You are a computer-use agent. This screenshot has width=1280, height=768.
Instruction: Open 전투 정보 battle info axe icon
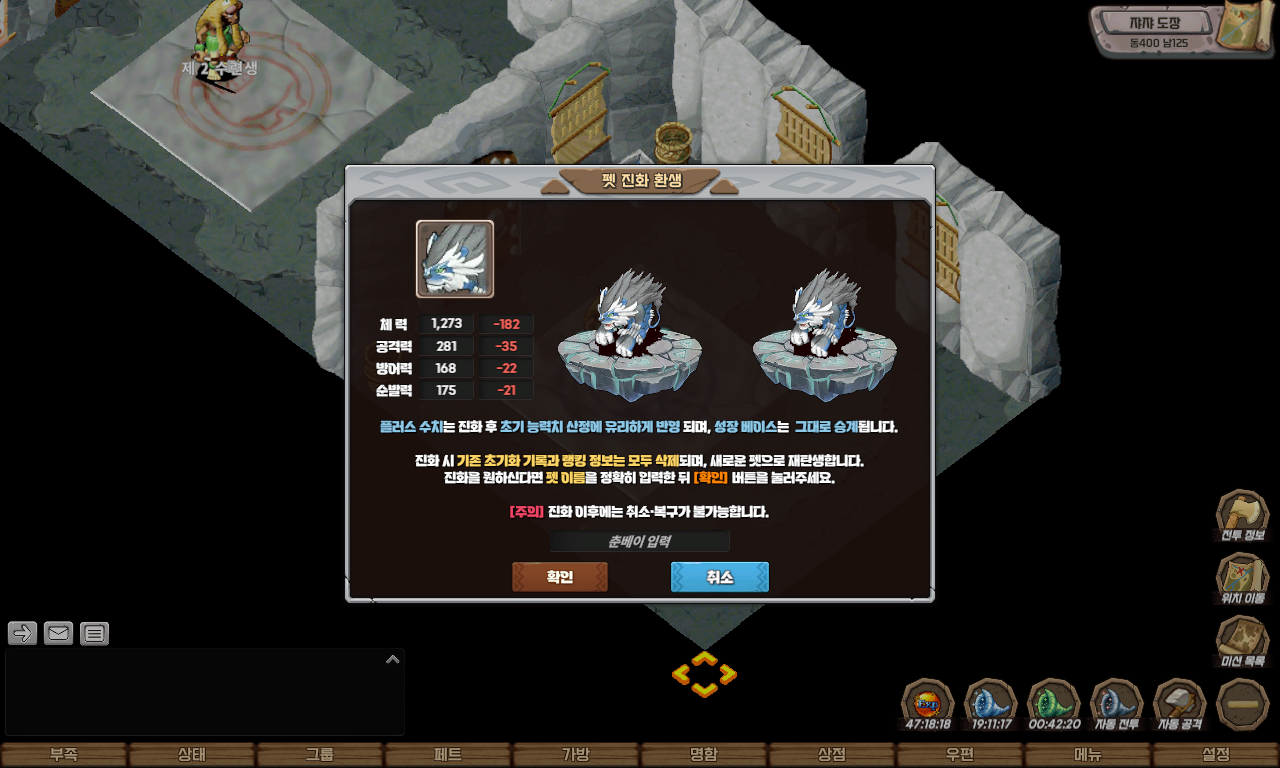pyautogui.click(x=1242, y=514)
